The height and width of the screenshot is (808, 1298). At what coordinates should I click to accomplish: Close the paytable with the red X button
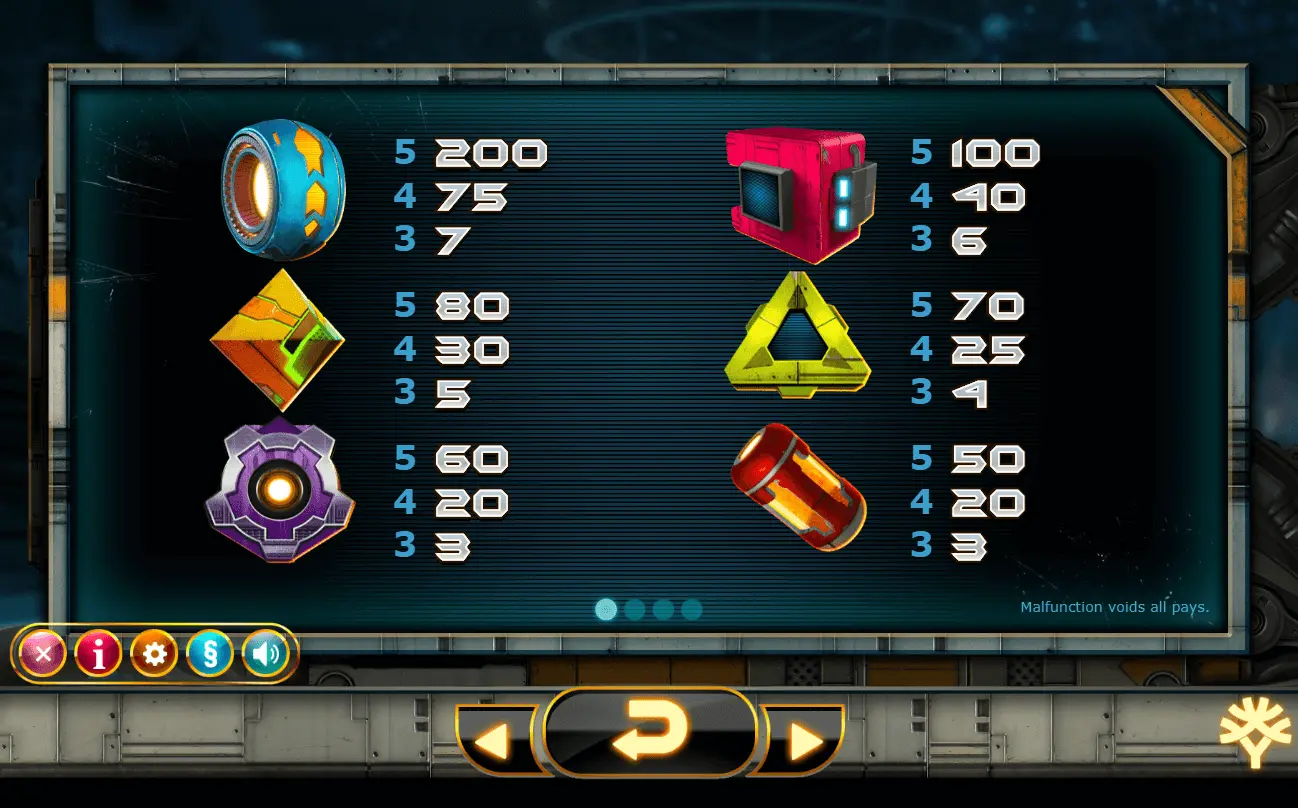[x=43, y=655]
